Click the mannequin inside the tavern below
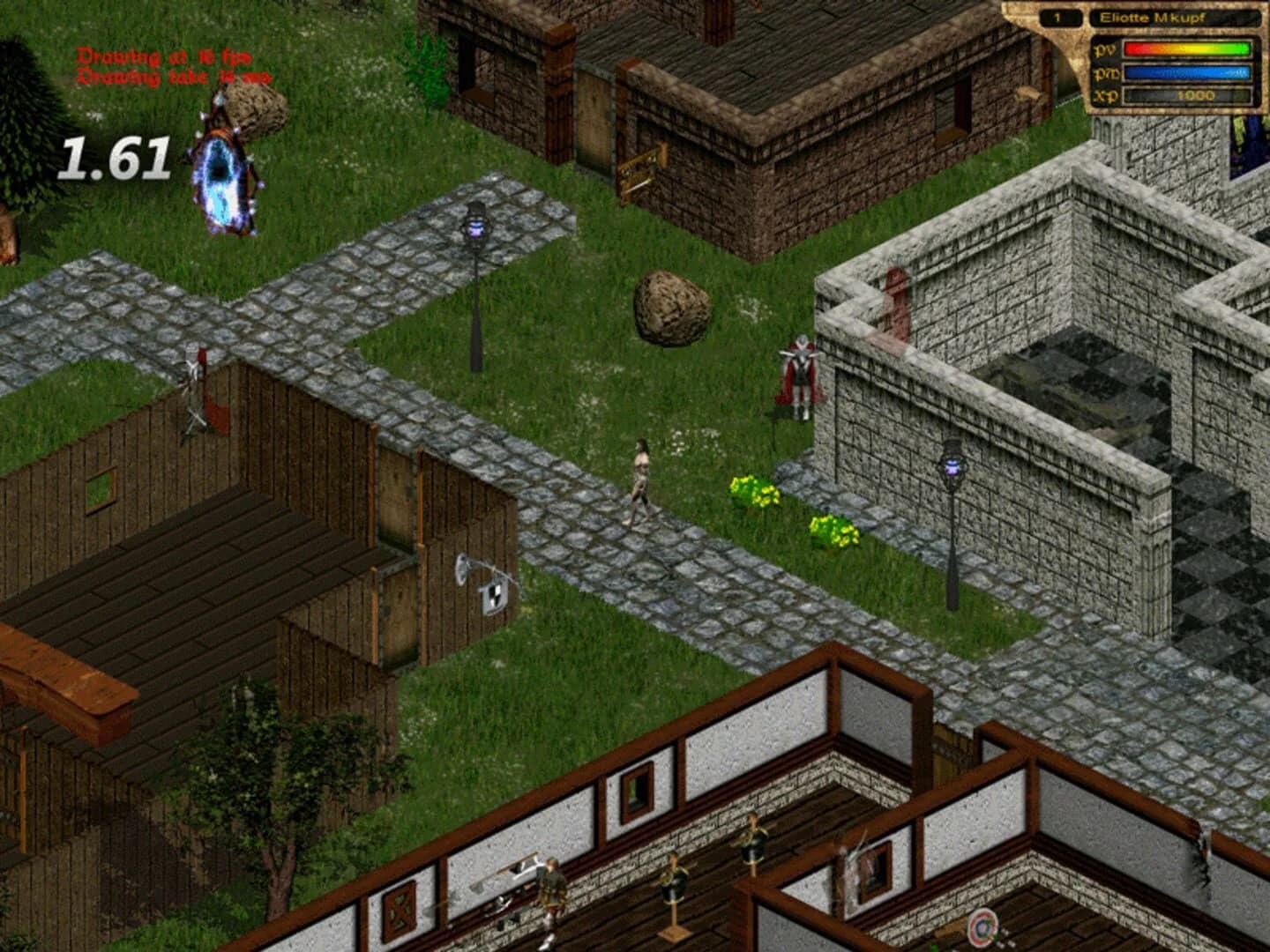The image size is (1270, 952). click(x=675, y=881)
